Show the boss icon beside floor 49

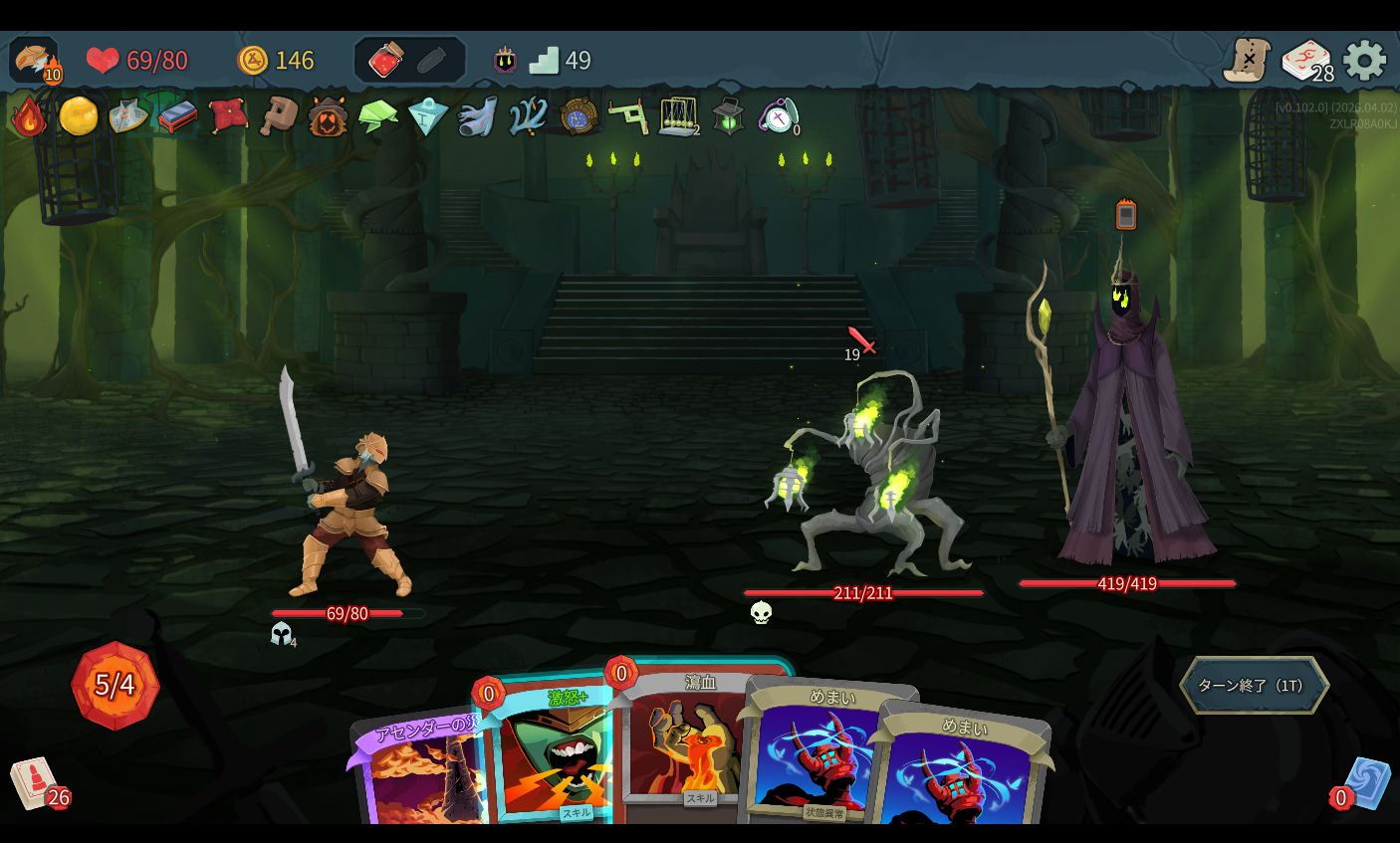tap(505, 61)
